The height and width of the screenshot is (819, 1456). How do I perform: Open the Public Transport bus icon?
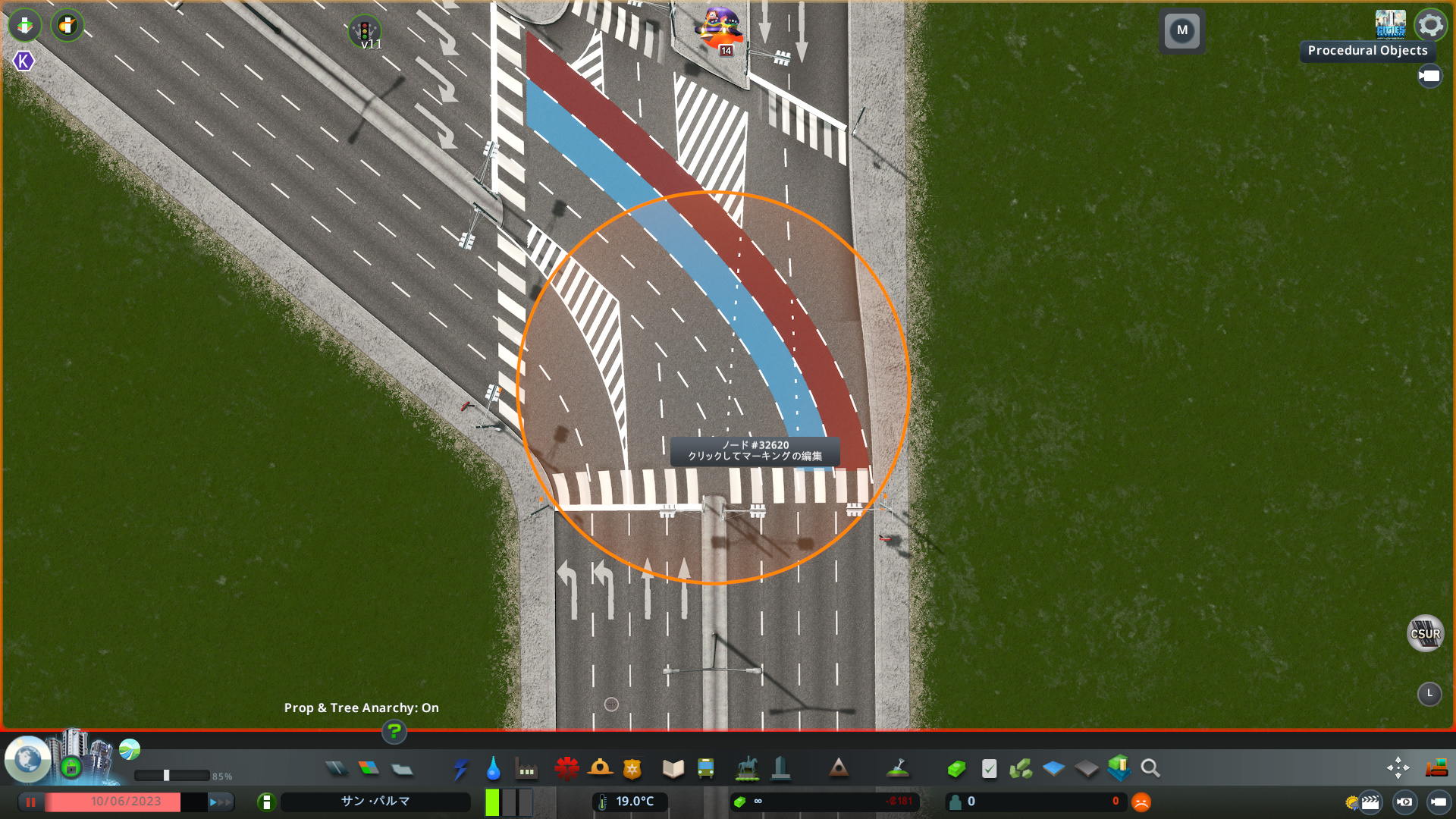click(704, 769)
